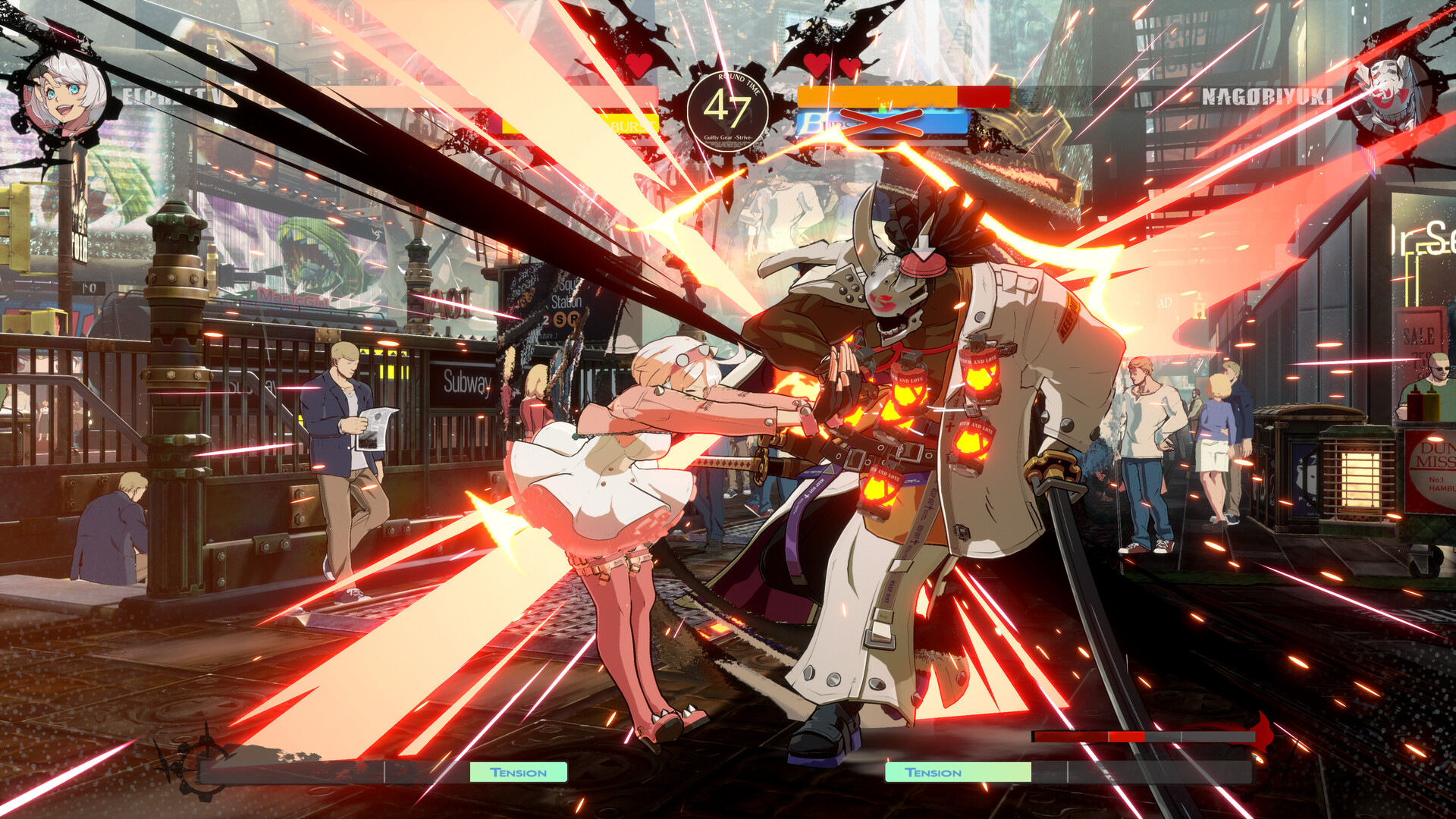Click Nagoriyuki's second heart round indicator
1456x819 pixels.
tap(849, 68)
